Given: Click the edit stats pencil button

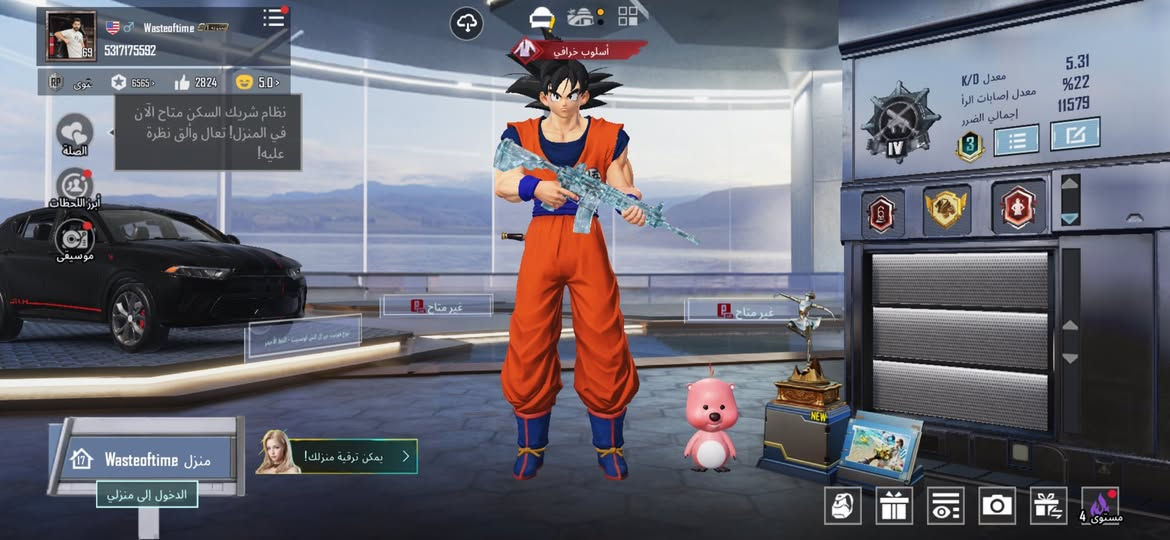Looking at the screenshot, I should (x=1075, y=133).
